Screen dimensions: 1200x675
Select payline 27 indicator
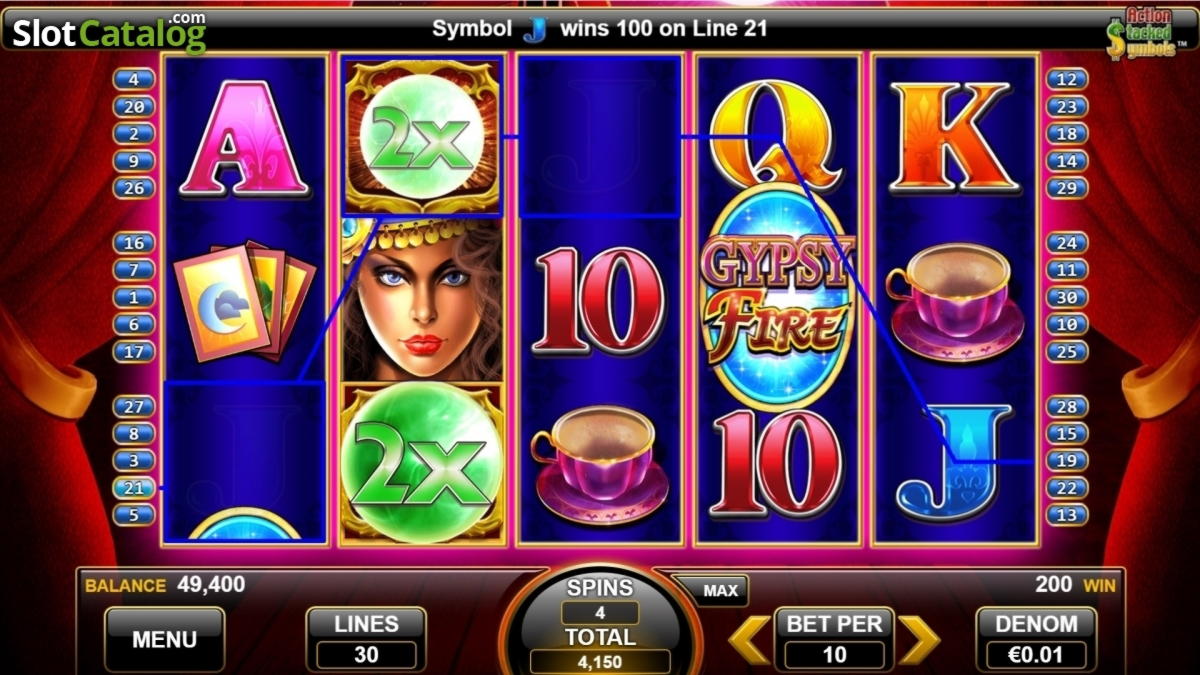point(134,406)
